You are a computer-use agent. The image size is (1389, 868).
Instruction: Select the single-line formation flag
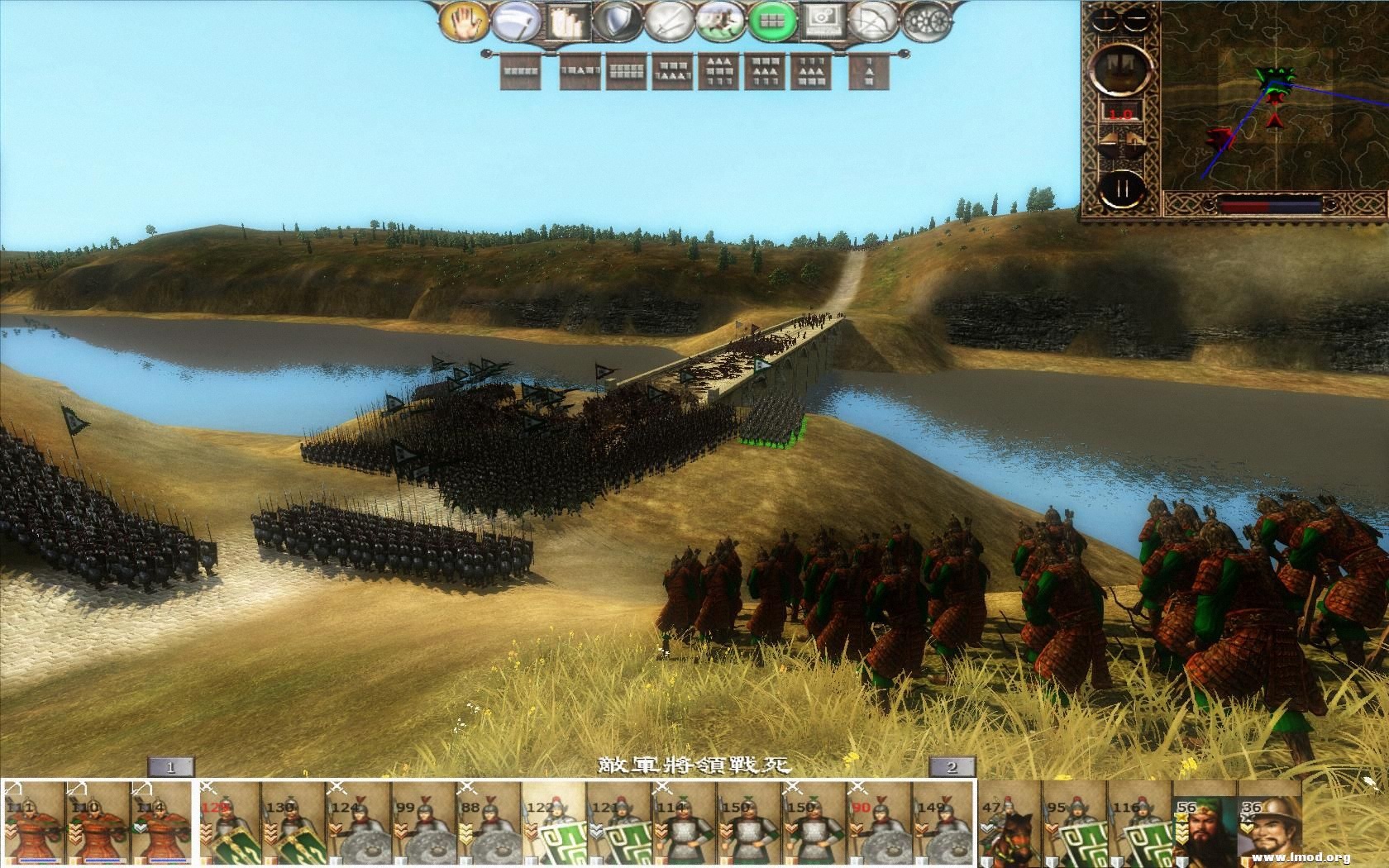(520, 73)
